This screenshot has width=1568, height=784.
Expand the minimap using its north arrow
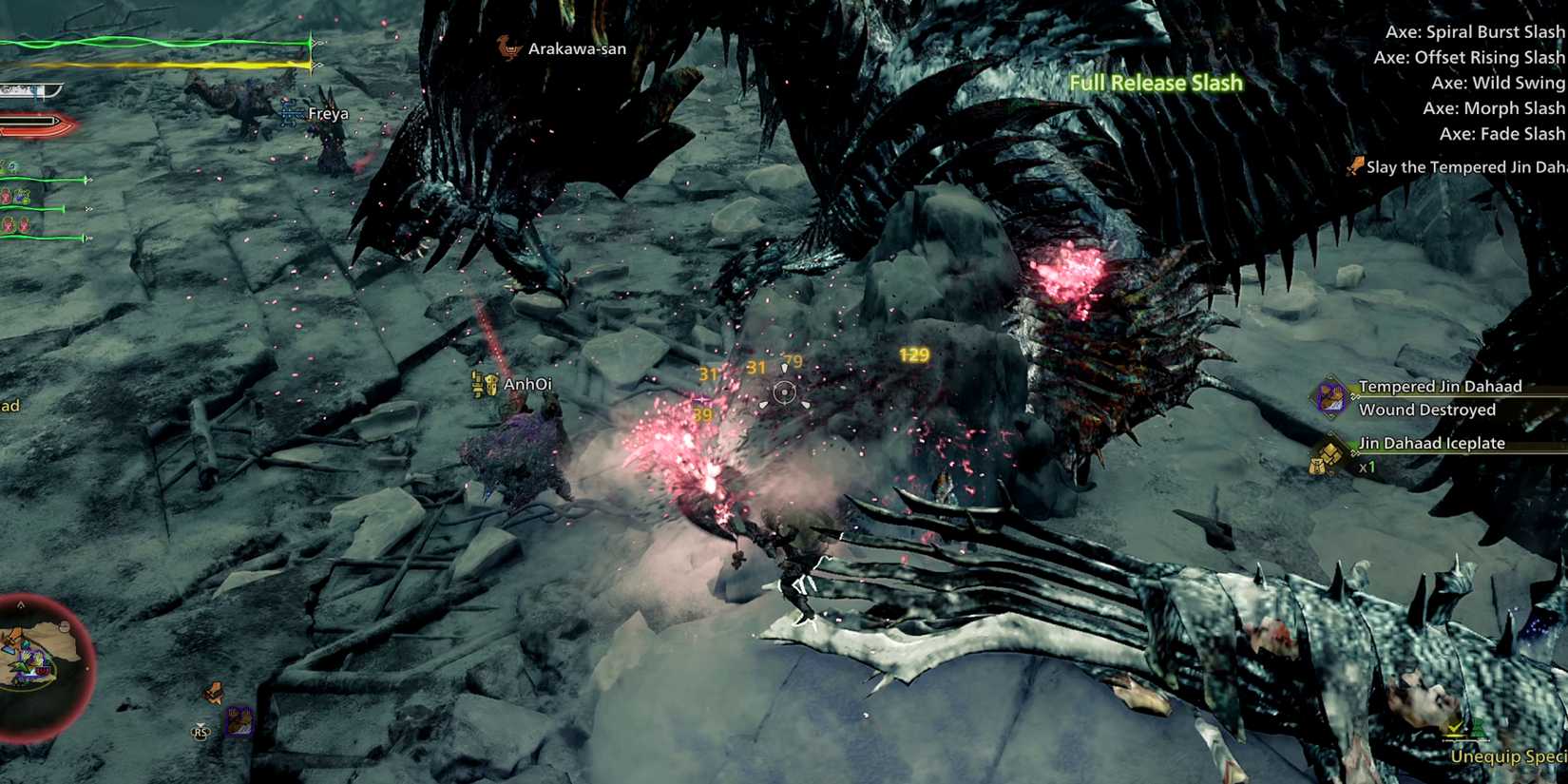[21, 603]
